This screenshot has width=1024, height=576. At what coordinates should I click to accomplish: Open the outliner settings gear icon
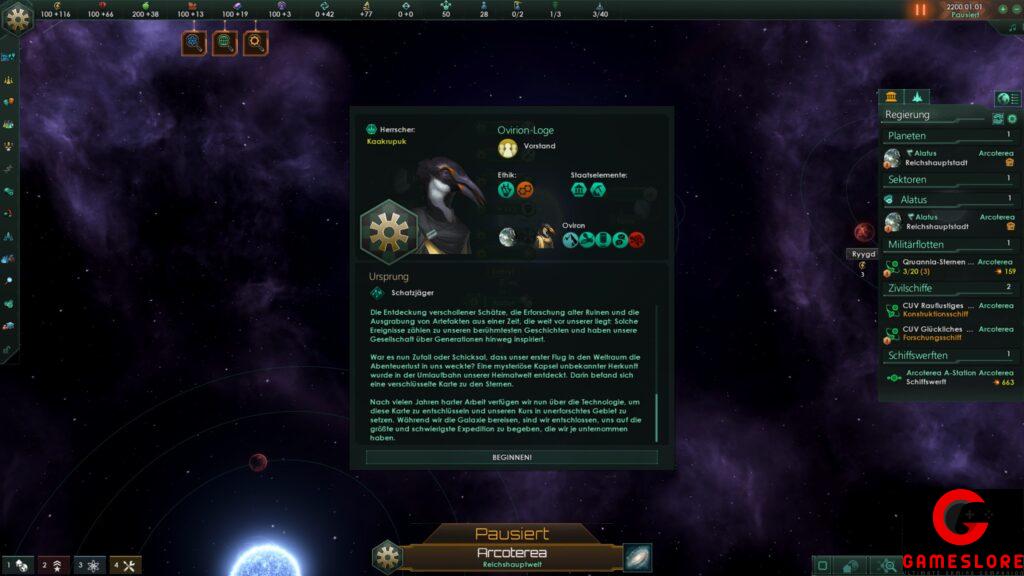[1011, 118]
